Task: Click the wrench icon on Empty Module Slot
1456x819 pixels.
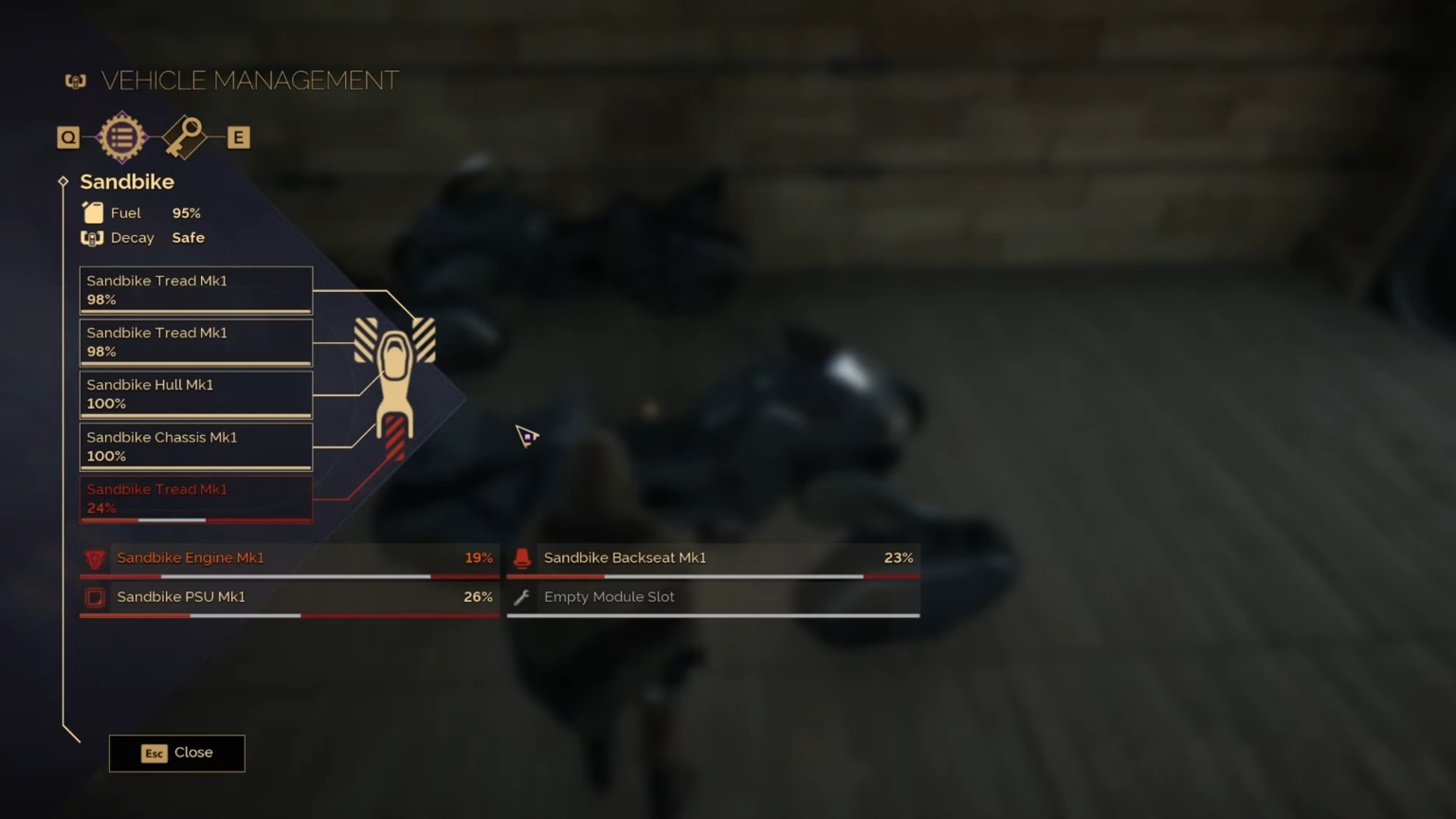Action: (522, 597)
